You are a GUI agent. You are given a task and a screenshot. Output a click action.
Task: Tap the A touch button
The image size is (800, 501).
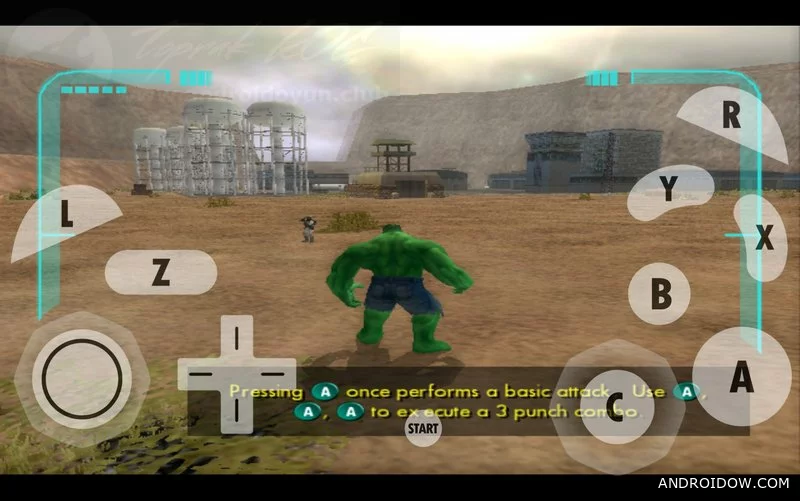(741, 377)
